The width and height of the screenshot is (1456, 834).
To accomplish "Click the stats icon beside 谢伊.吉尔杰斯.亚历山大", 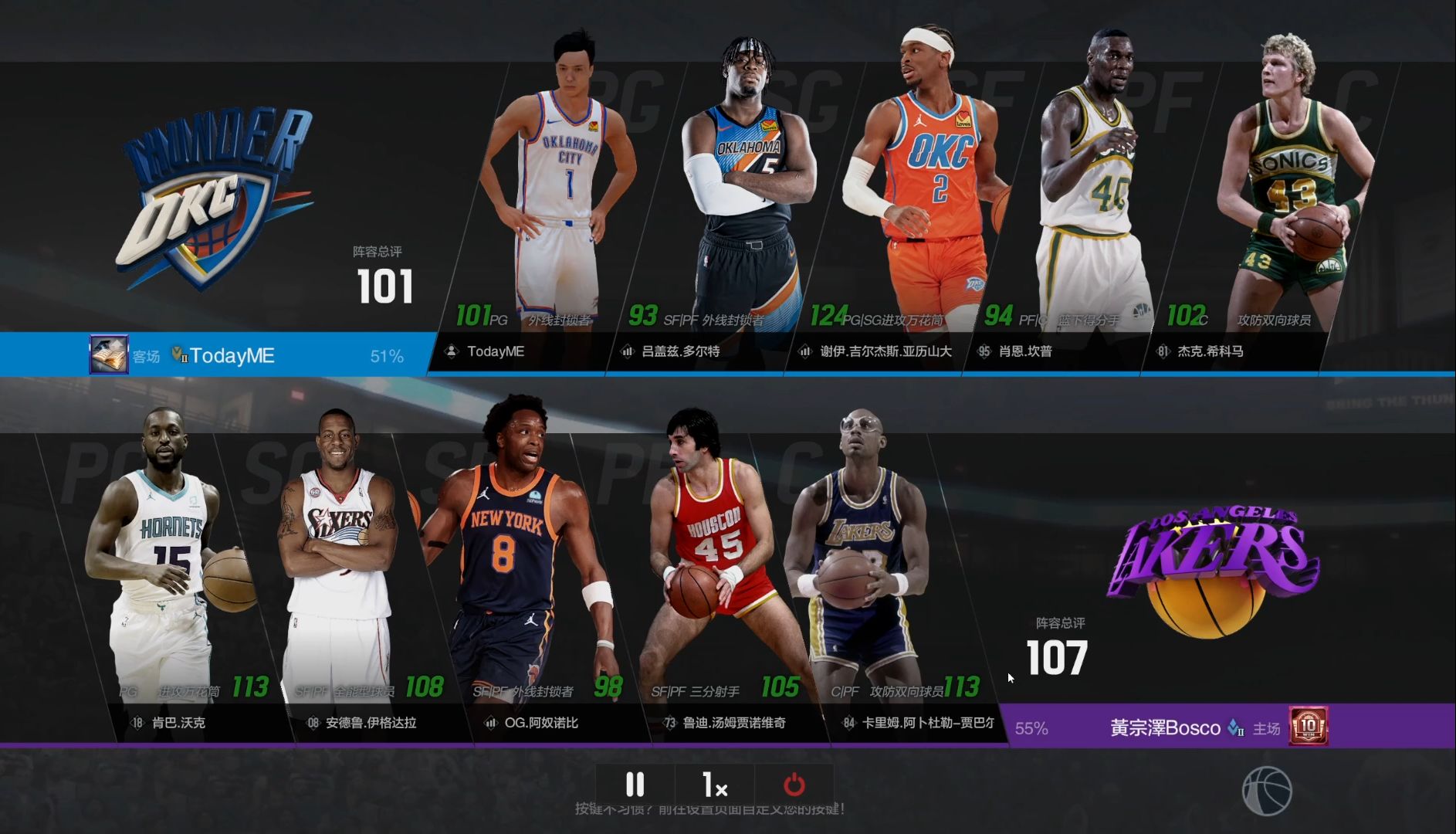I will pyautogui.click(x=803, y=351).
